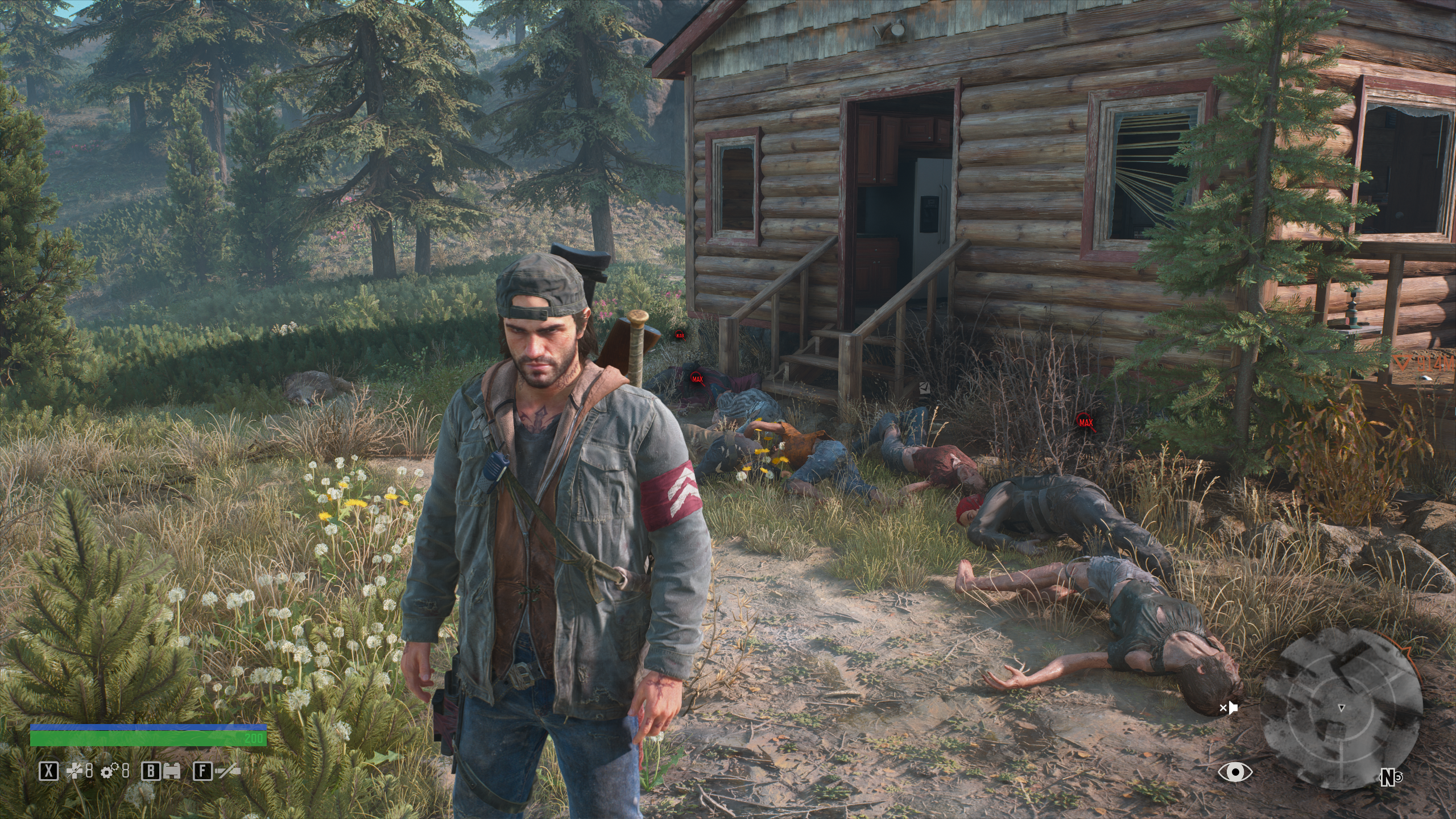Screen dimensions: 1456x819
Task: Select the bandage healing item icon
Action: pyautogui.click(x=74, y=771)
